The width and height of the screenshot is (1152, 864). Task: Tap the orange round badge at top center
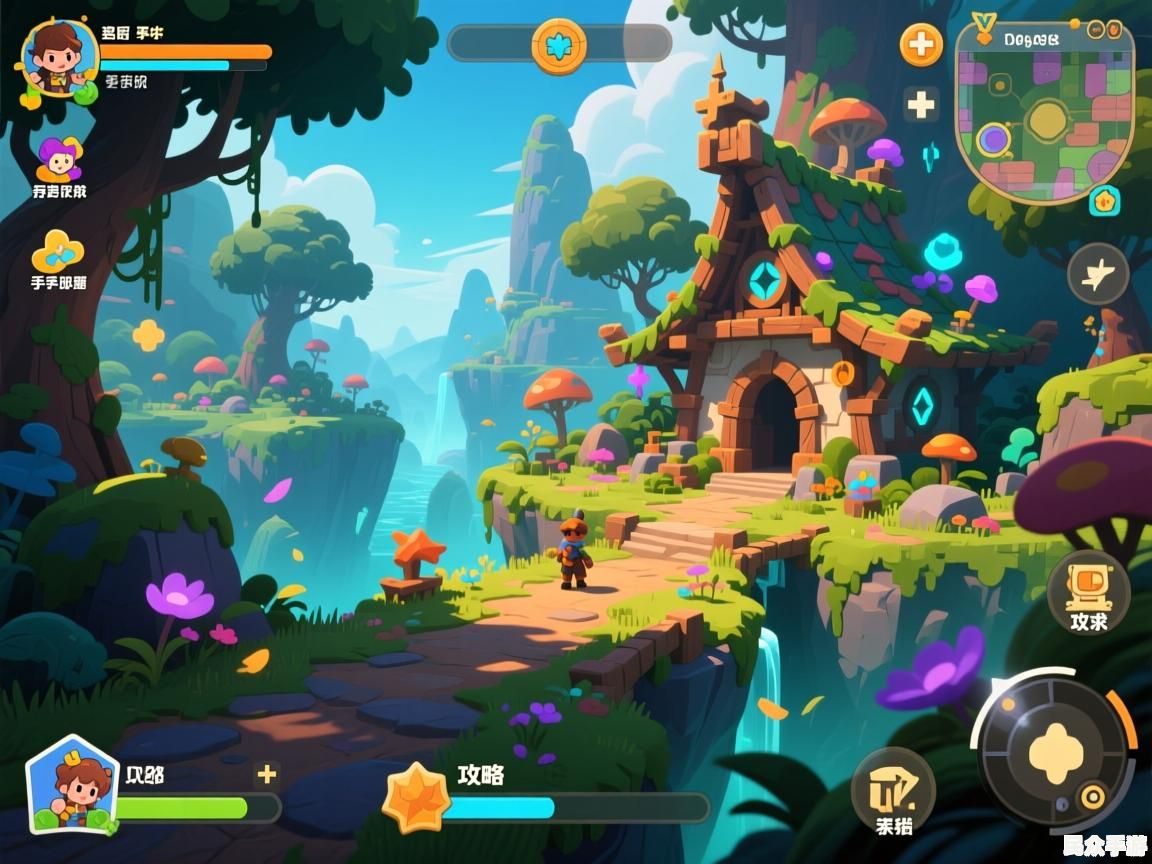pos(558,45)
